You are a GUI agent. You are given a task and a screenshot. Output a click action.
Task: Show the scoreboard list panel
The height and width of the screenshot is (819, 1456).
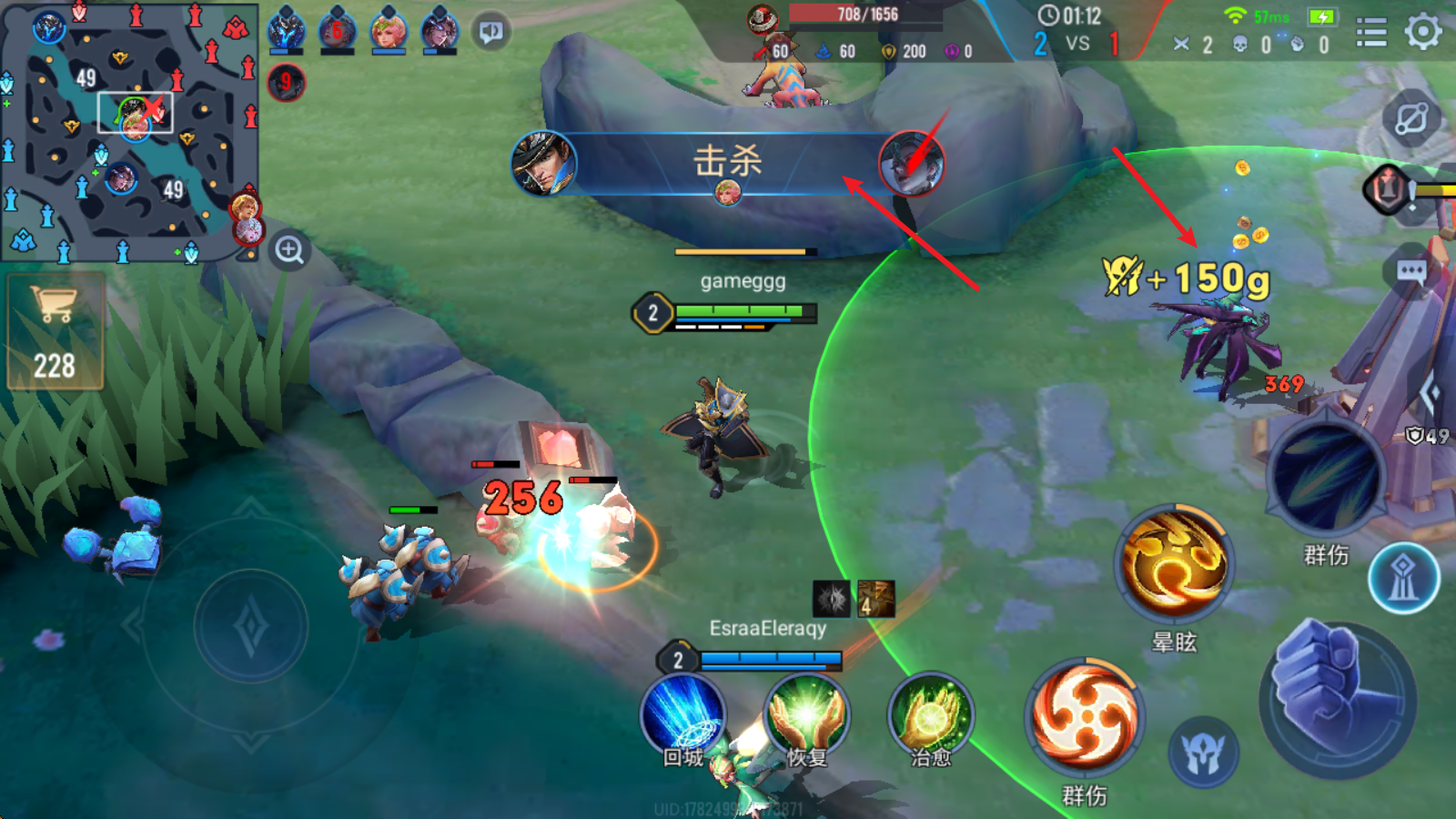(1371, 33)
